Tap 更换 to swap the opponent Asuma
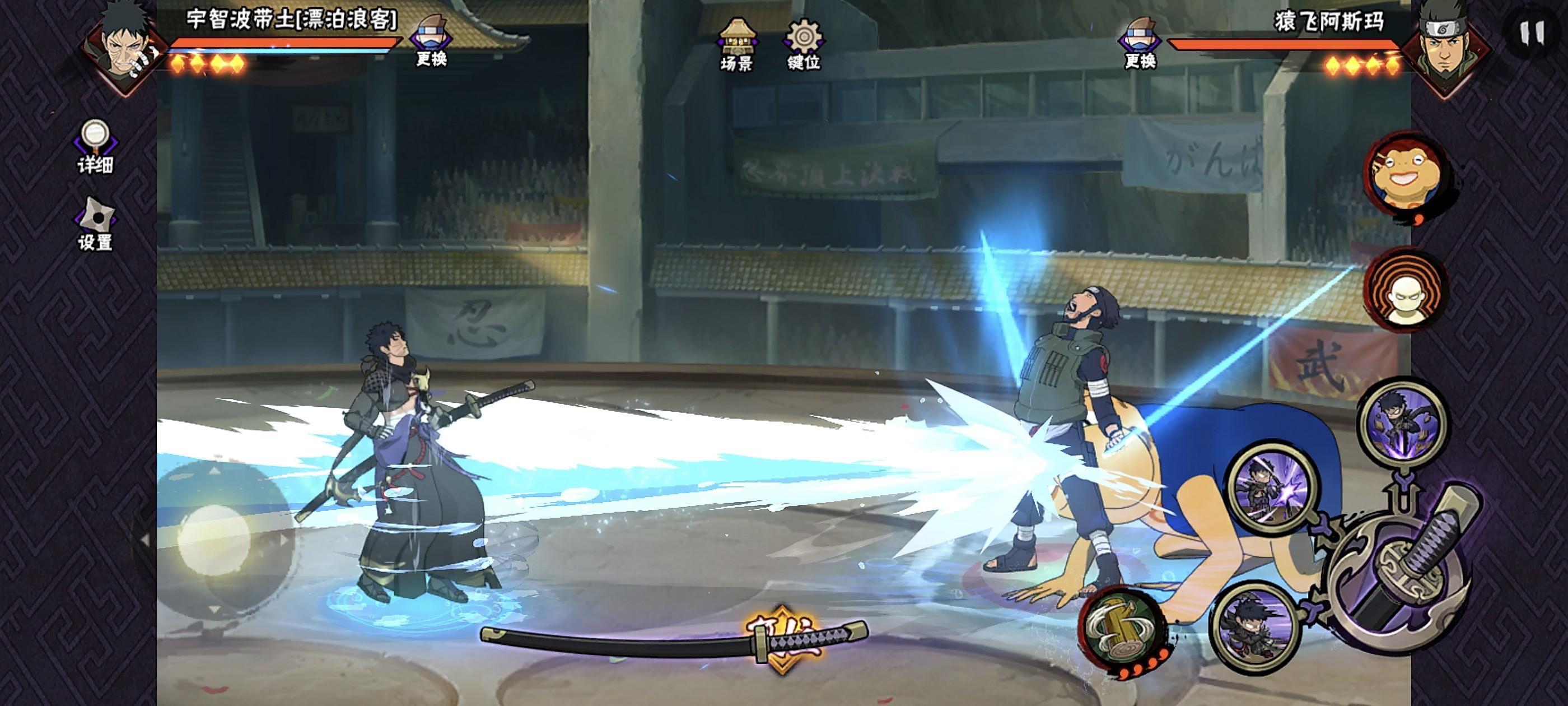 1140,41
